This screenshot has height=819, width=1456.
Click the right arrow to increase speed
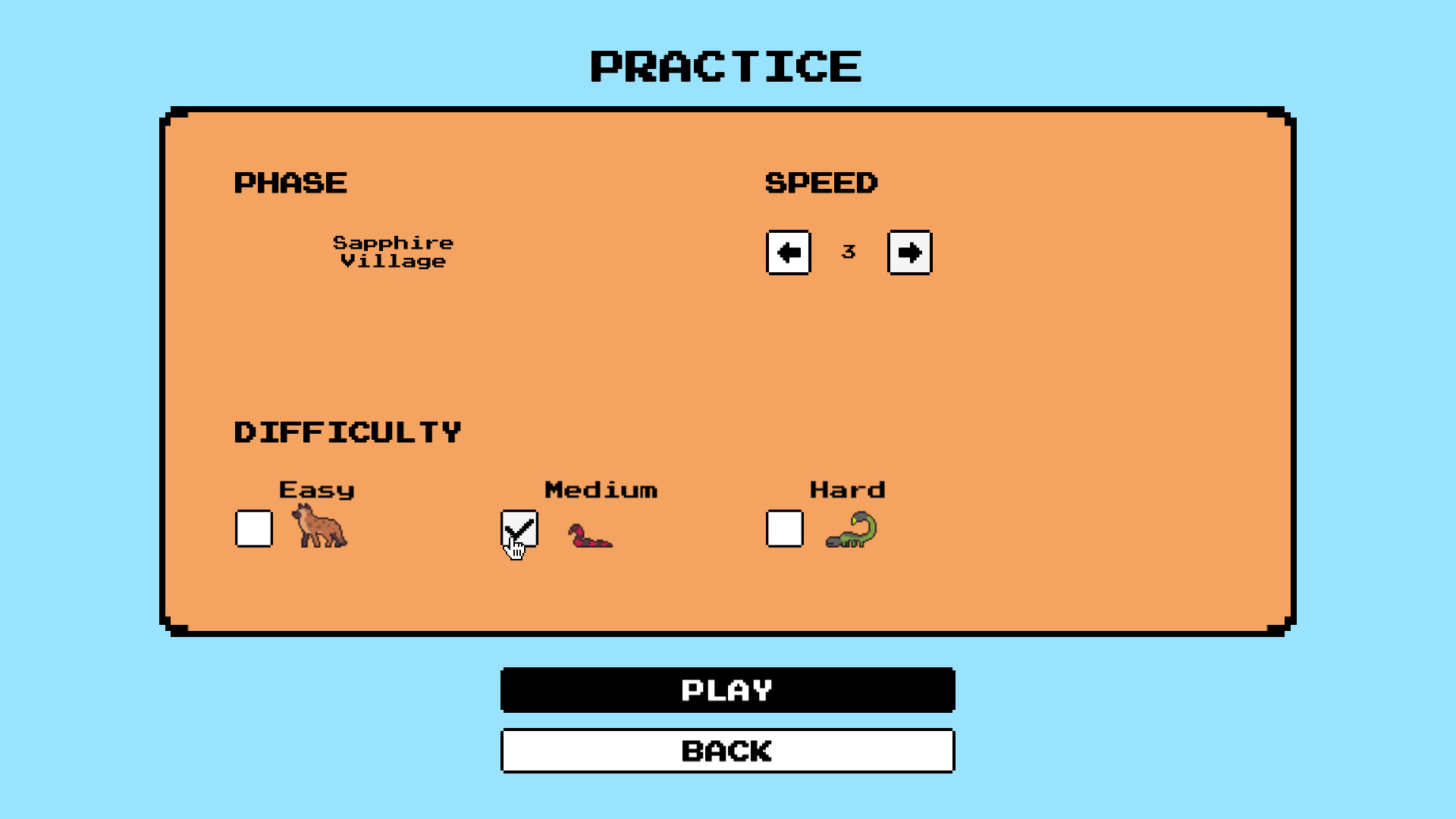(x=909, y=253)
